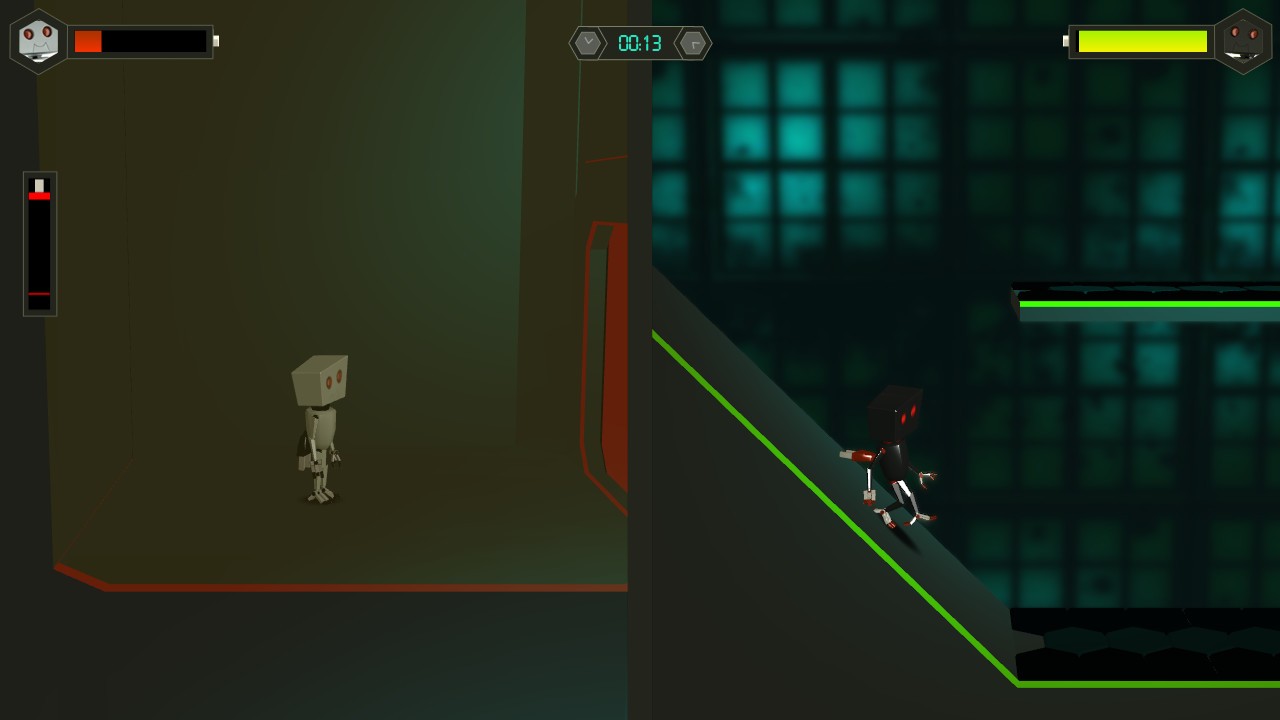Select the restart arrow hexagon beside the timer
The image size is (1280, 720).
pos(693,43)
